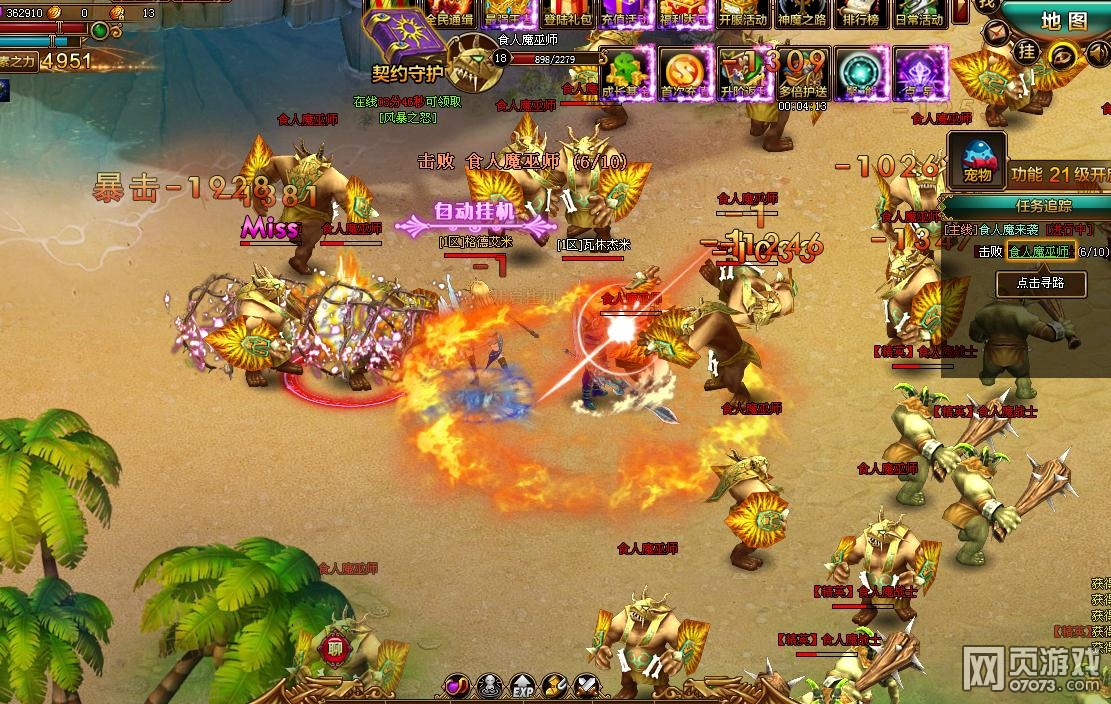Open the 神魔之路 event icon
The image size is (1111, 704).
click(x=802, y=14)
